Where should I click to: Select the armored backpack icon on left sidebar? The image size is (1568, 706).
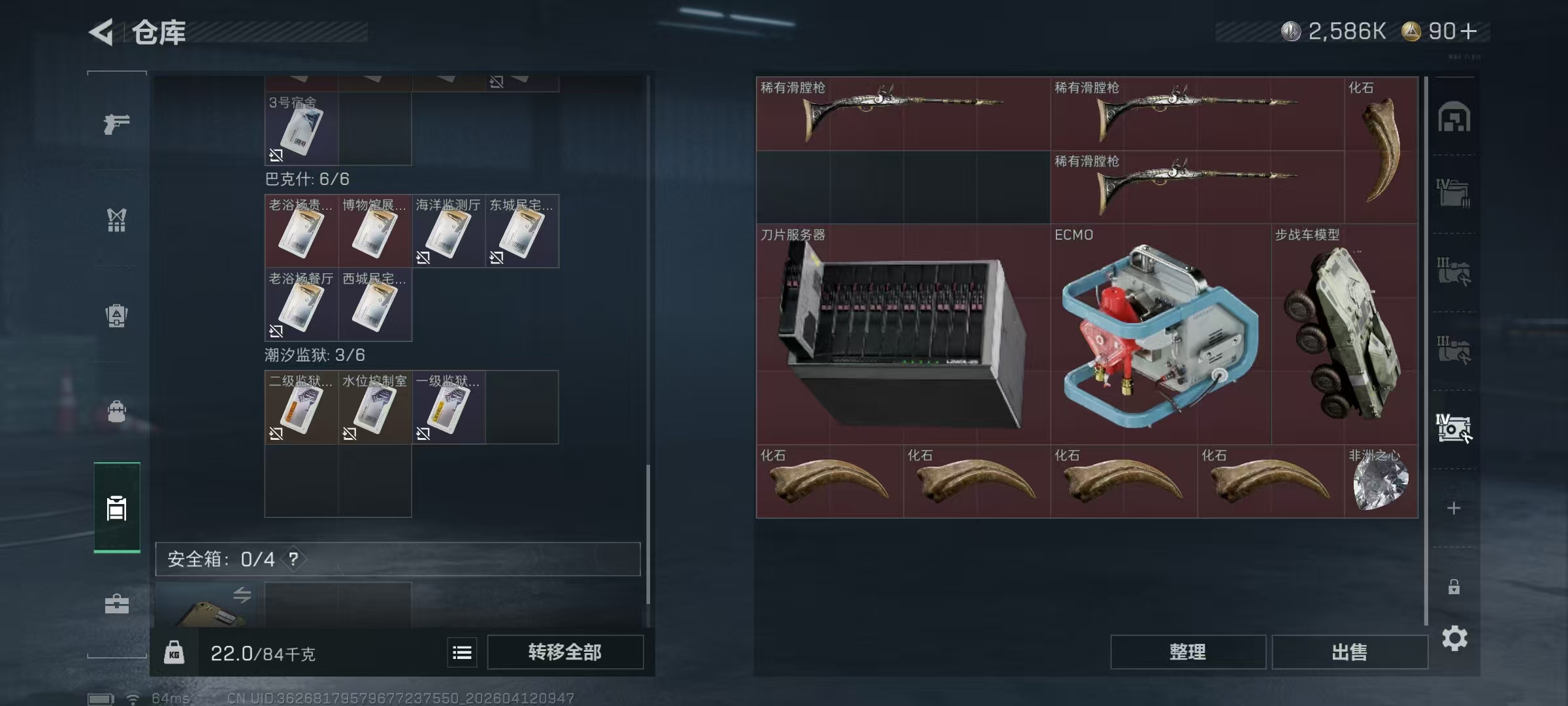(116, 316)
